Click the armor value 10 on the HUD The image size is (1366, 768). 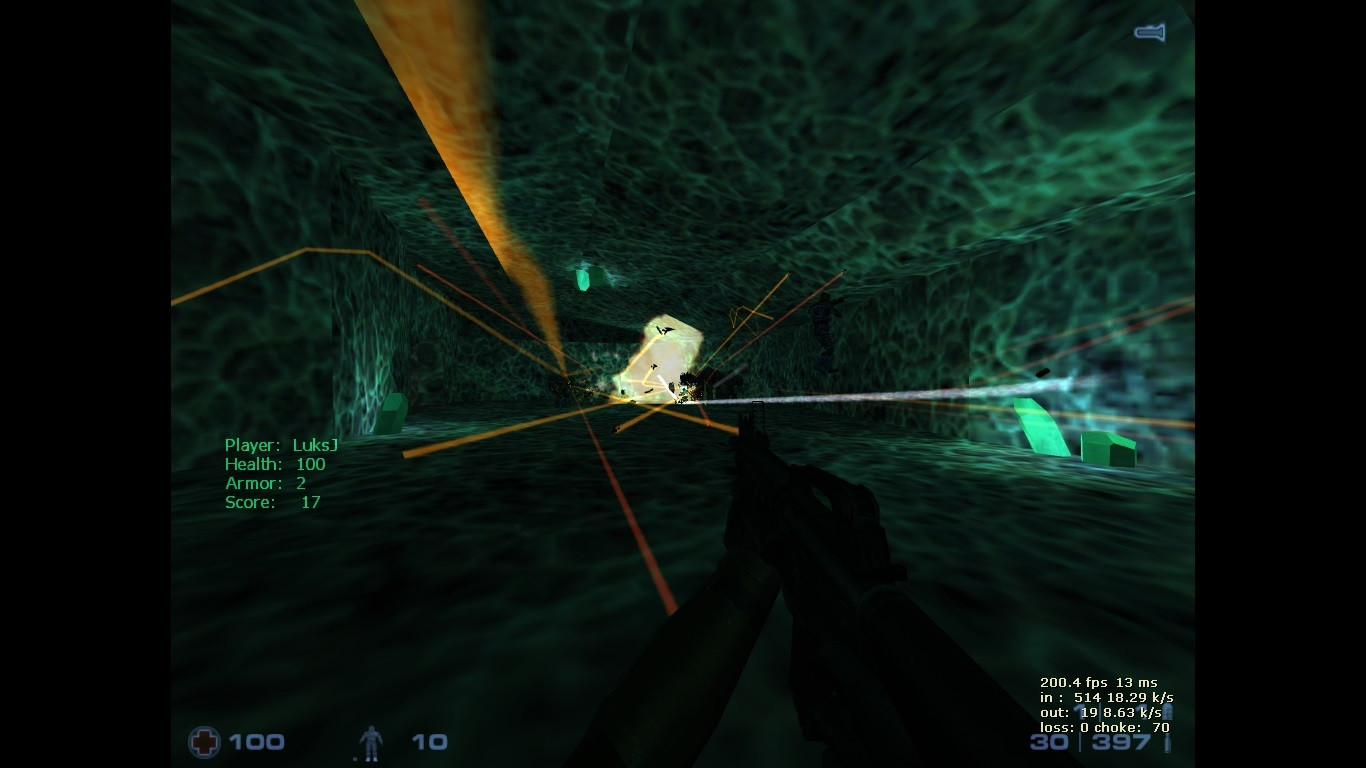430,742
